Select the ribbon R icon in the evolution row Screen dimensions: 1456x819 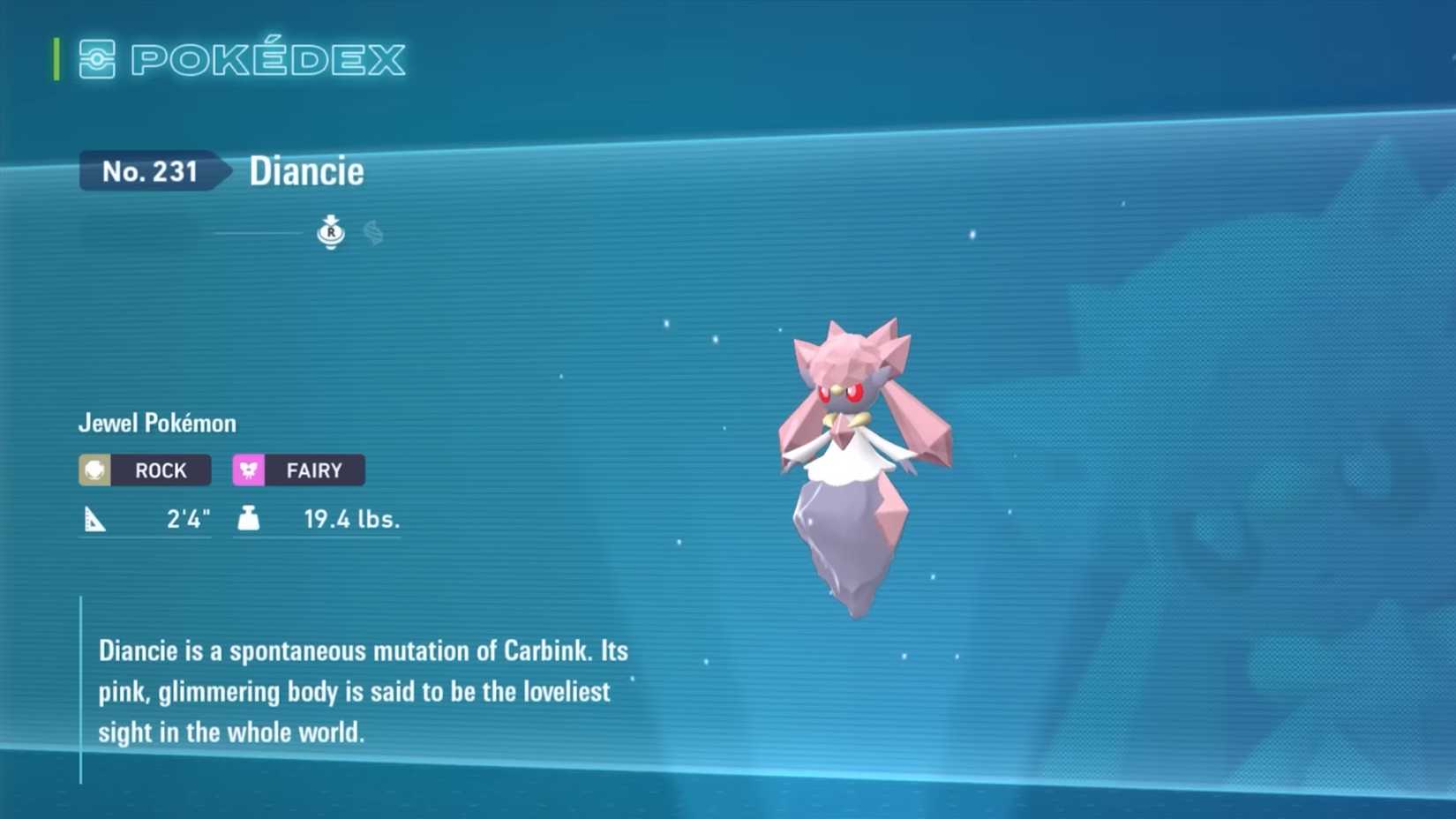[x=331, y=234]
